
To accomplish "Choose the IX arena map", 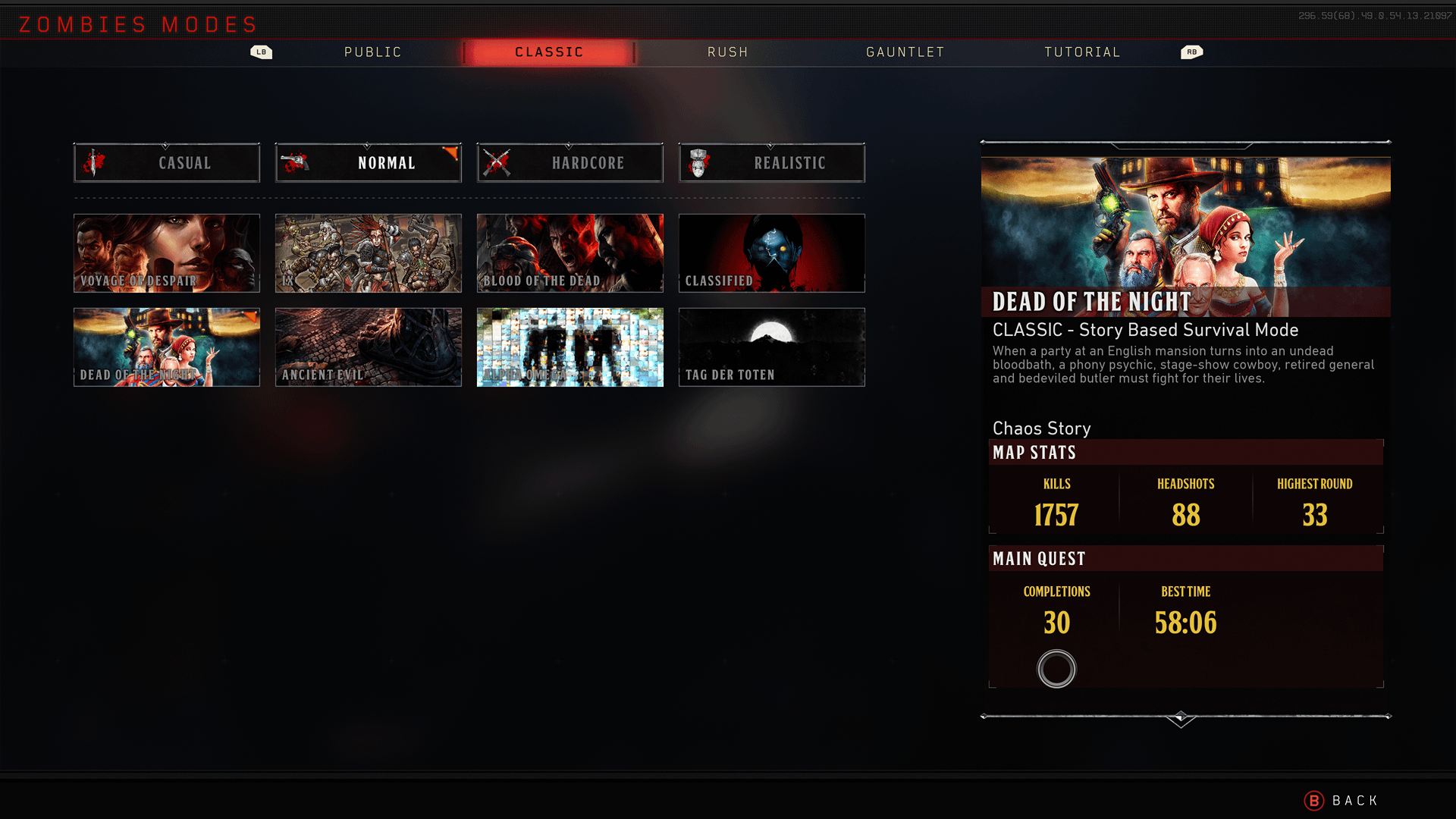I will tap(369, 253).
